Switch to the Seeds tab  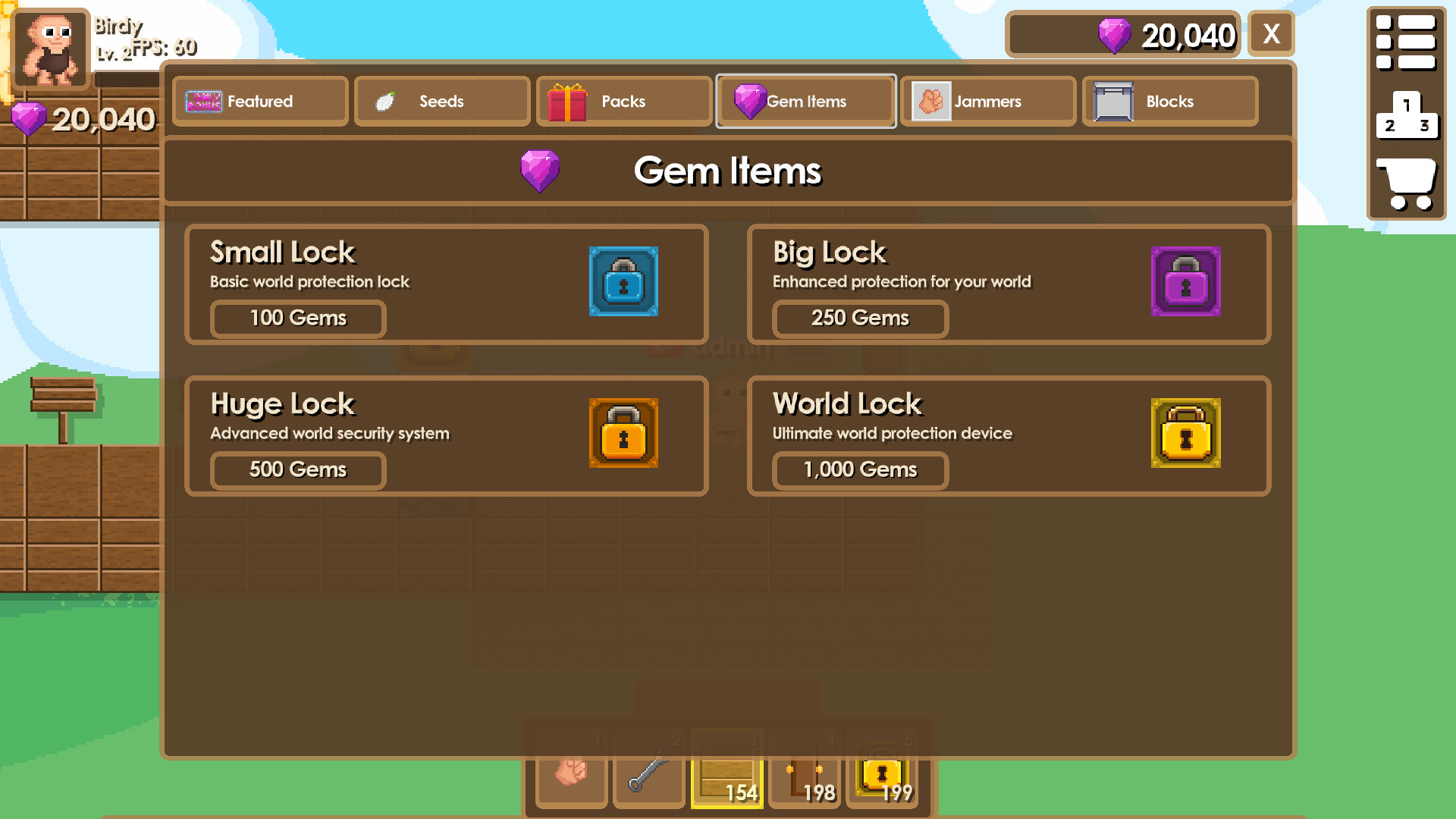pyautogui.click(x=441, y=101)
